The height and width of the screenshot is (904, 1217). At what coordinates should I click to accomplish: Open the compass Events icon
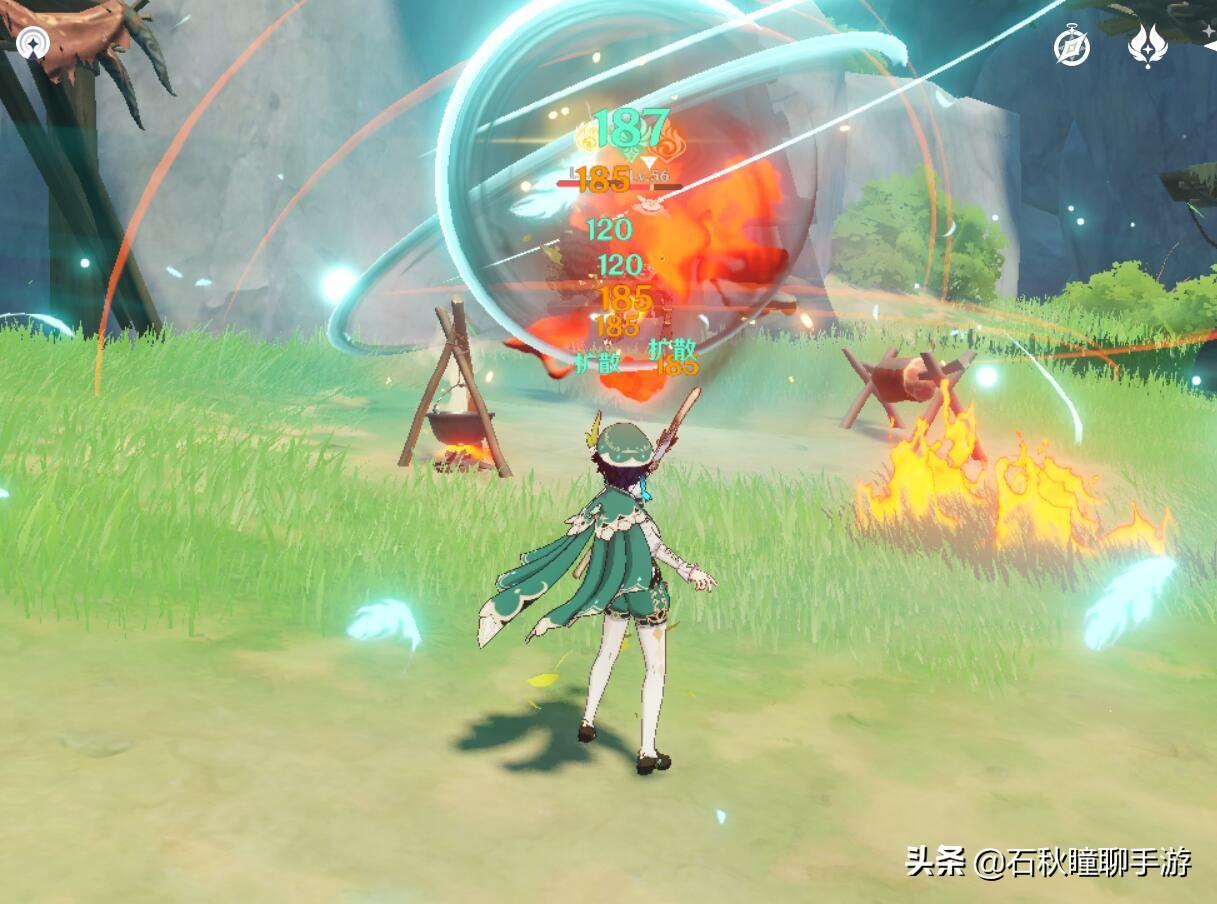pos(1072,47)
